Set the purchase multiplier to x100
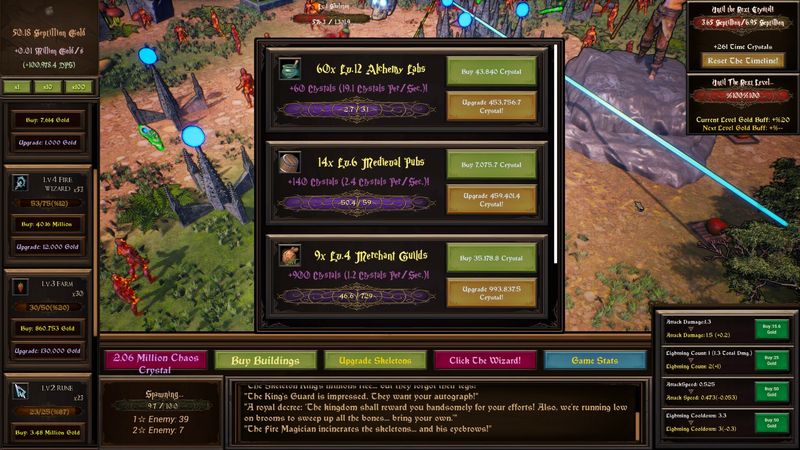The image size is (800, 450). tap(79, 87)
